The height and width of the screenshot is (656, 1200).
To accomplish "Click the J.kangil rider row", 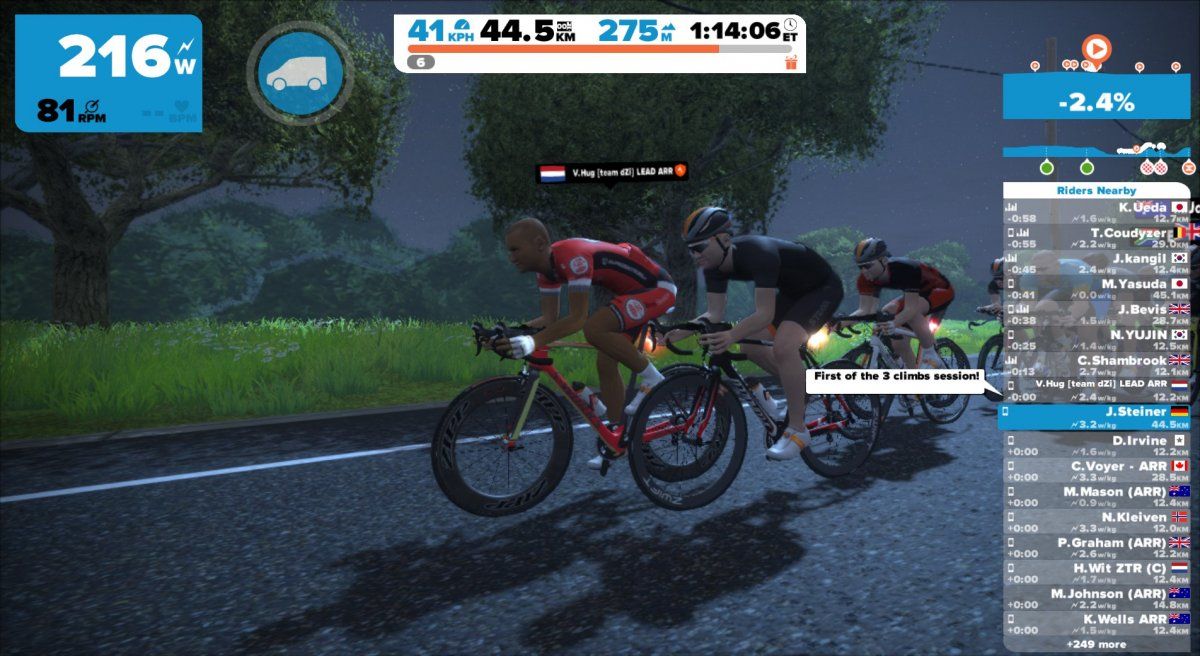I will (x=1096, y=263).
